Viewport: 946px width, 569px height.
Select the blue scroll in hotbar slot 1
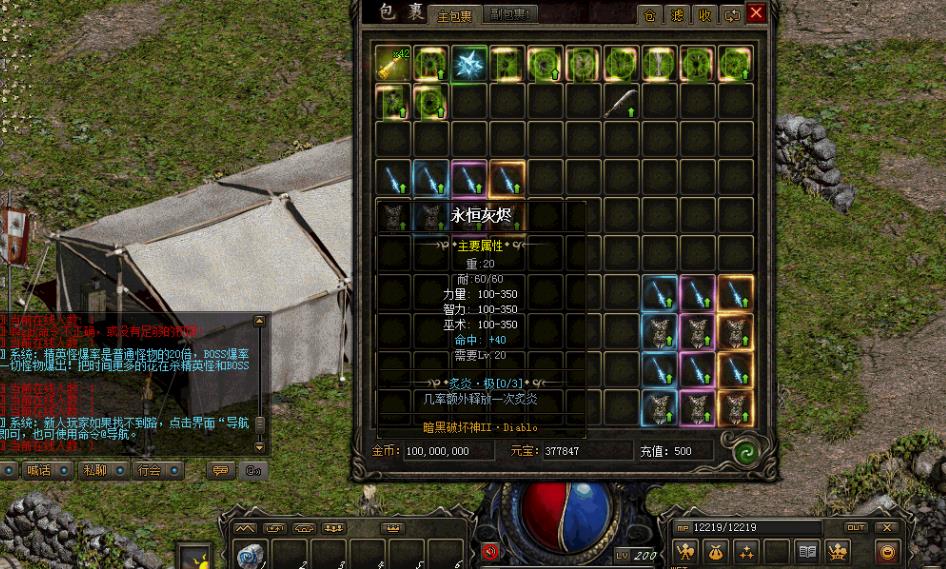[250, 554]
